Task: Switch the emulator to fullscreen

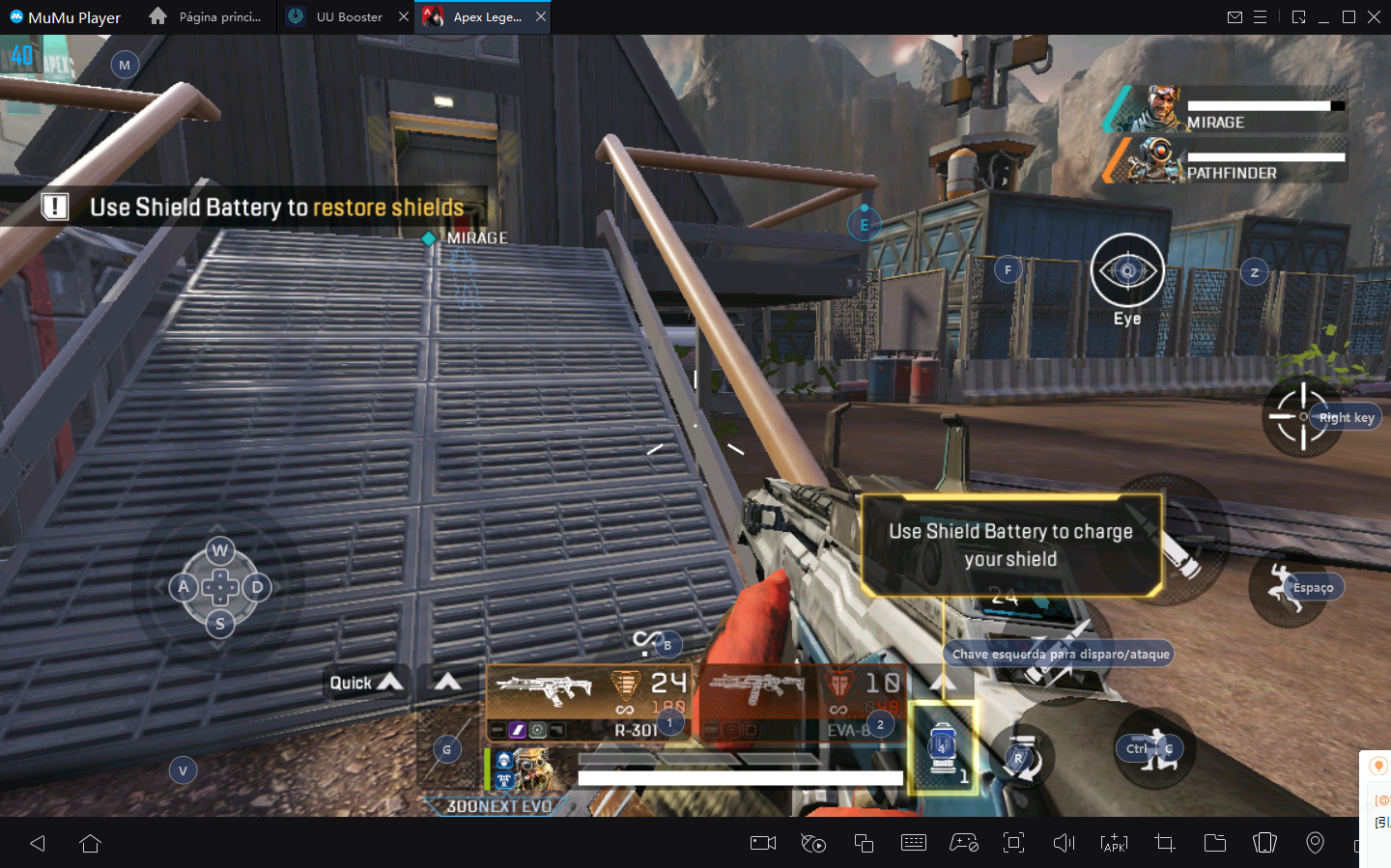Action: (x=1013, y=843)
